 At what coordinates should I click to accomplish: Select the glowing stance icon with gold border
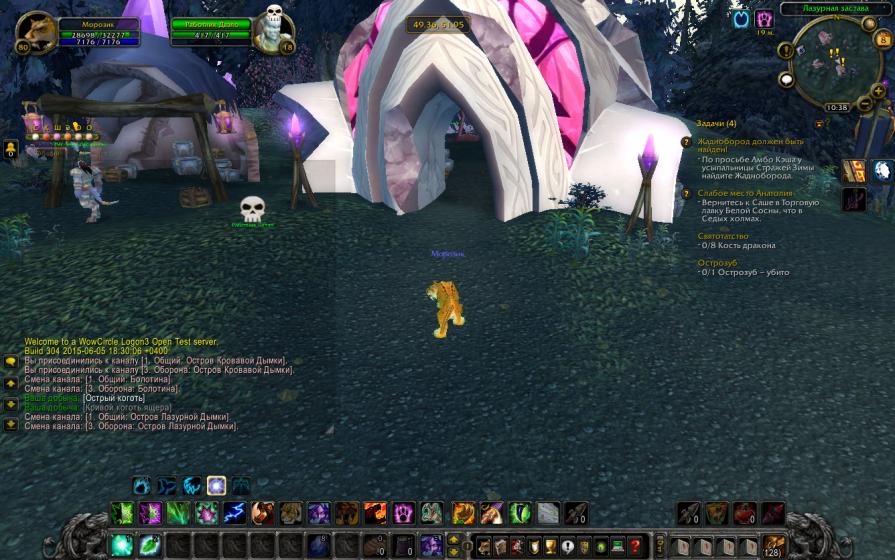(x=215, y=487)
